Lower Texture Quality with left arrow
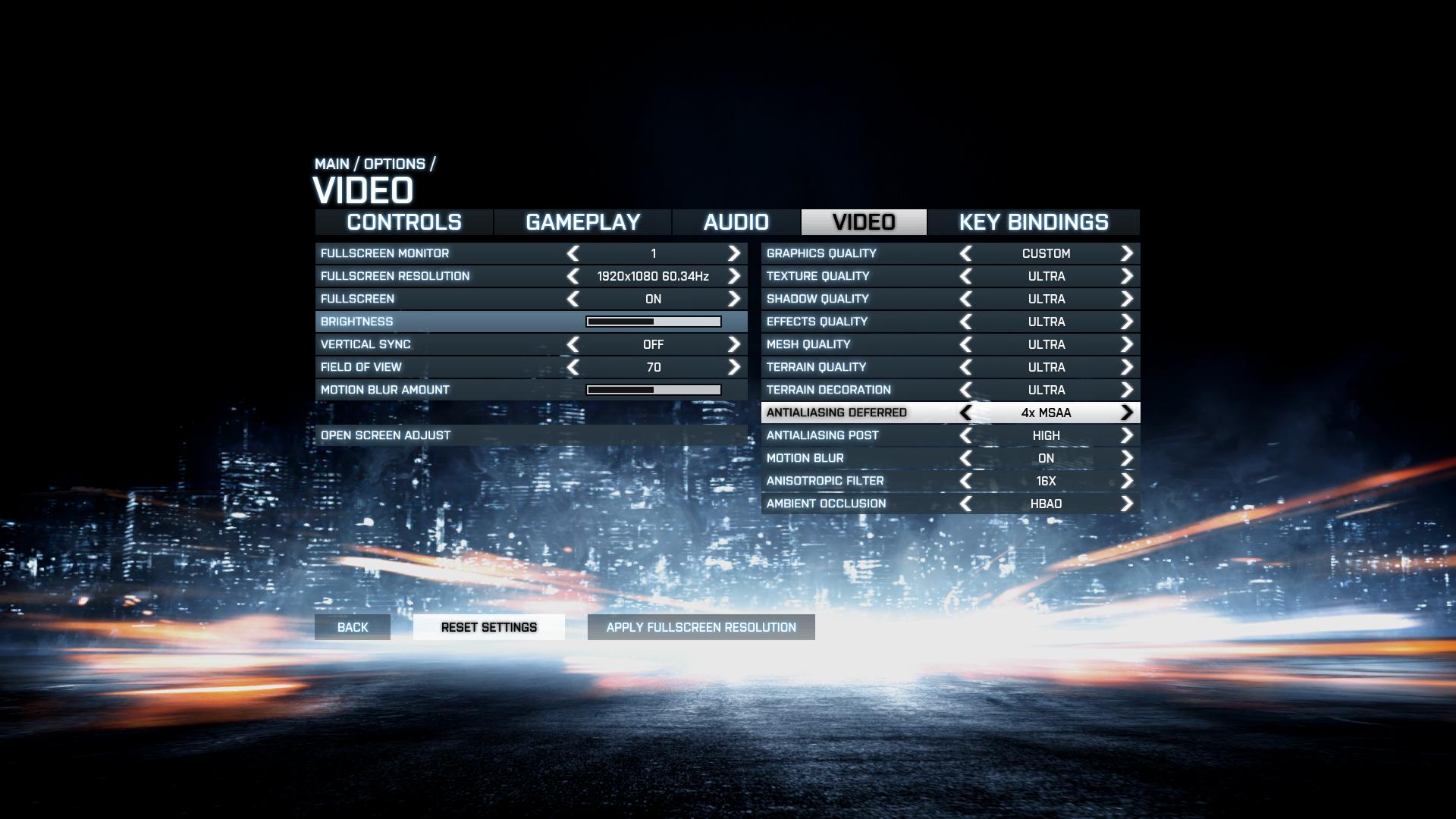This screenshot has height=819, width=1456. [965, 276]
